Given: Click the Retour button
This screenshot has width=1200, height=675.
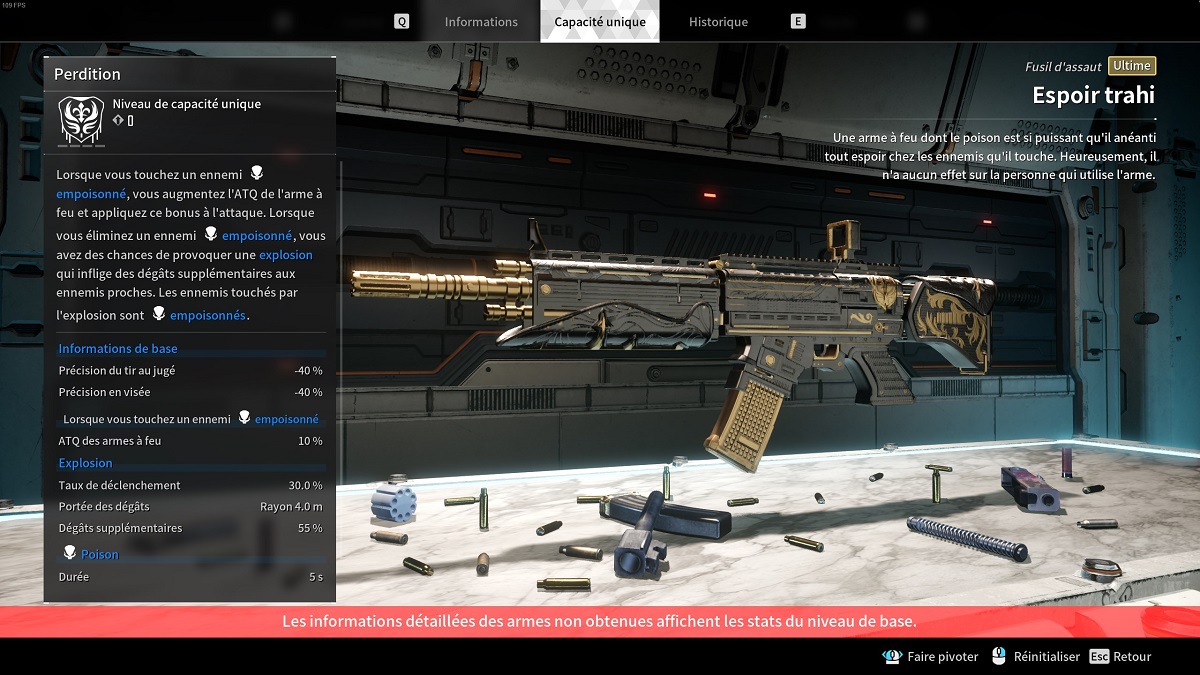Looking at the screenshot, I should pyautogui.click(x=1121, y=657).
